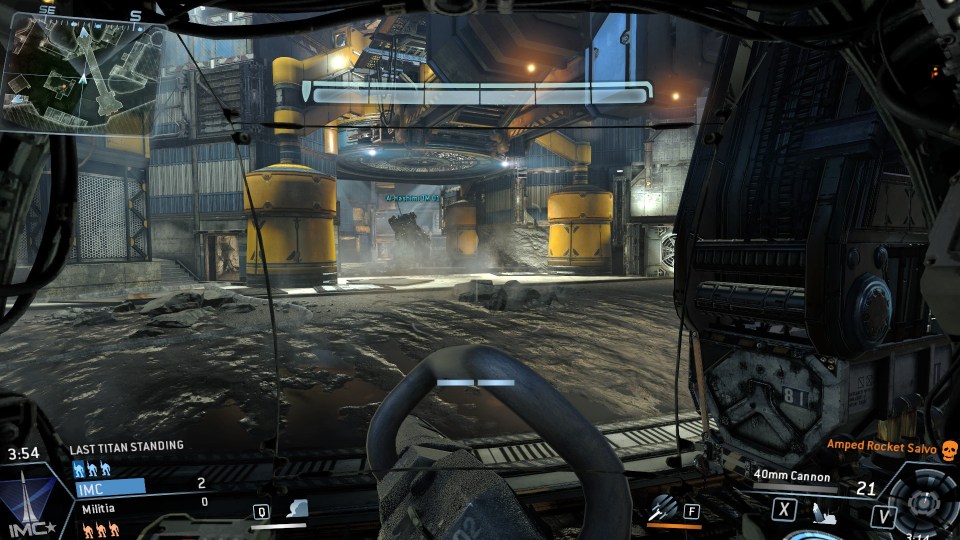Screen dimensions: 960x540
Task: Click the titan melee icon beside X
Action: tap(817, 513)
